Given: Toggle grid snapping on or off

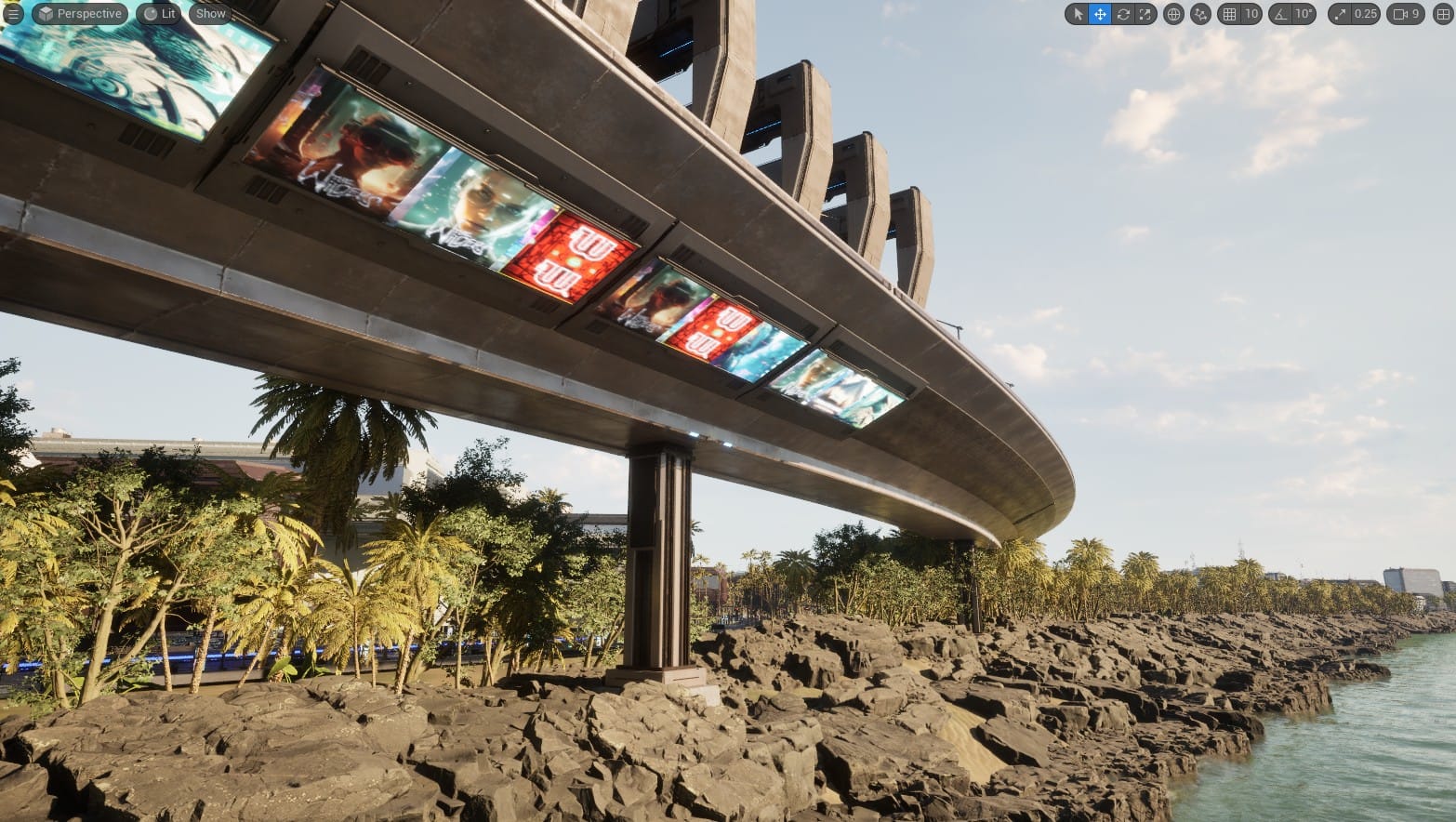Looking at the screenshot, I should (x=1228, y=14).
